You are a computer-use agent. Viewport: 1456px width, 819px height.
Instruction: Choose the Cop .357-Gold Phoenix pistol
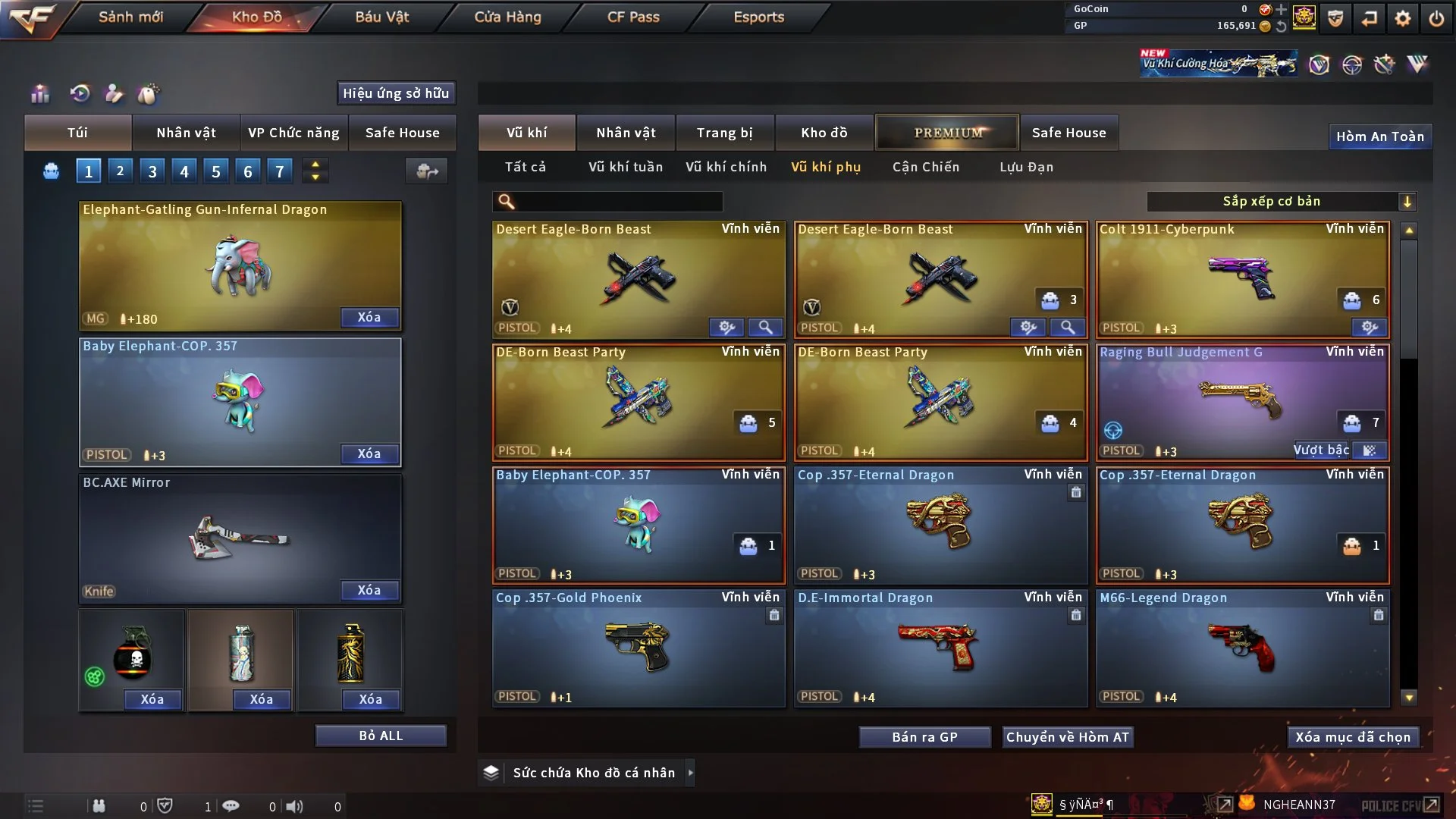(638, 648)
